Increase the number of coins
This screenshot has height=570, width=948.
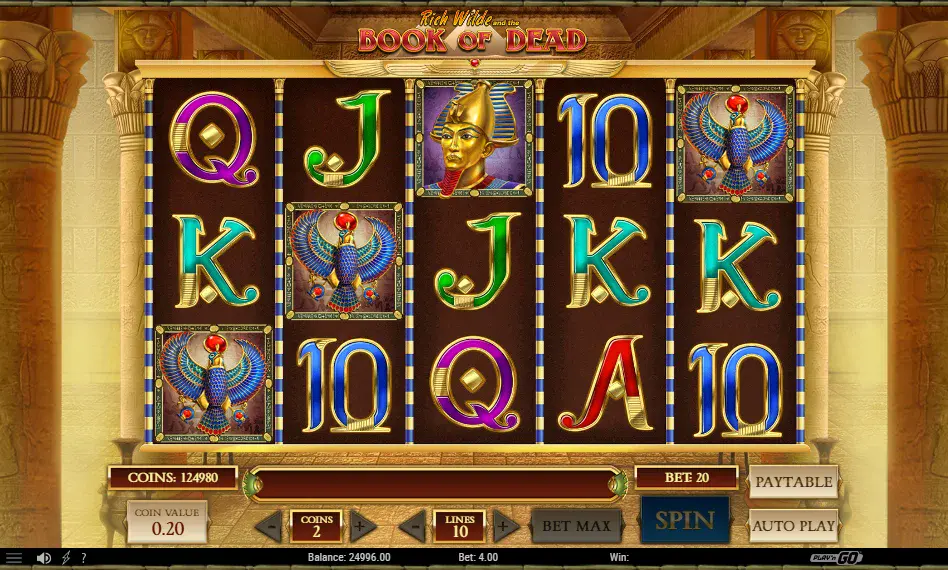click(362, 526)
